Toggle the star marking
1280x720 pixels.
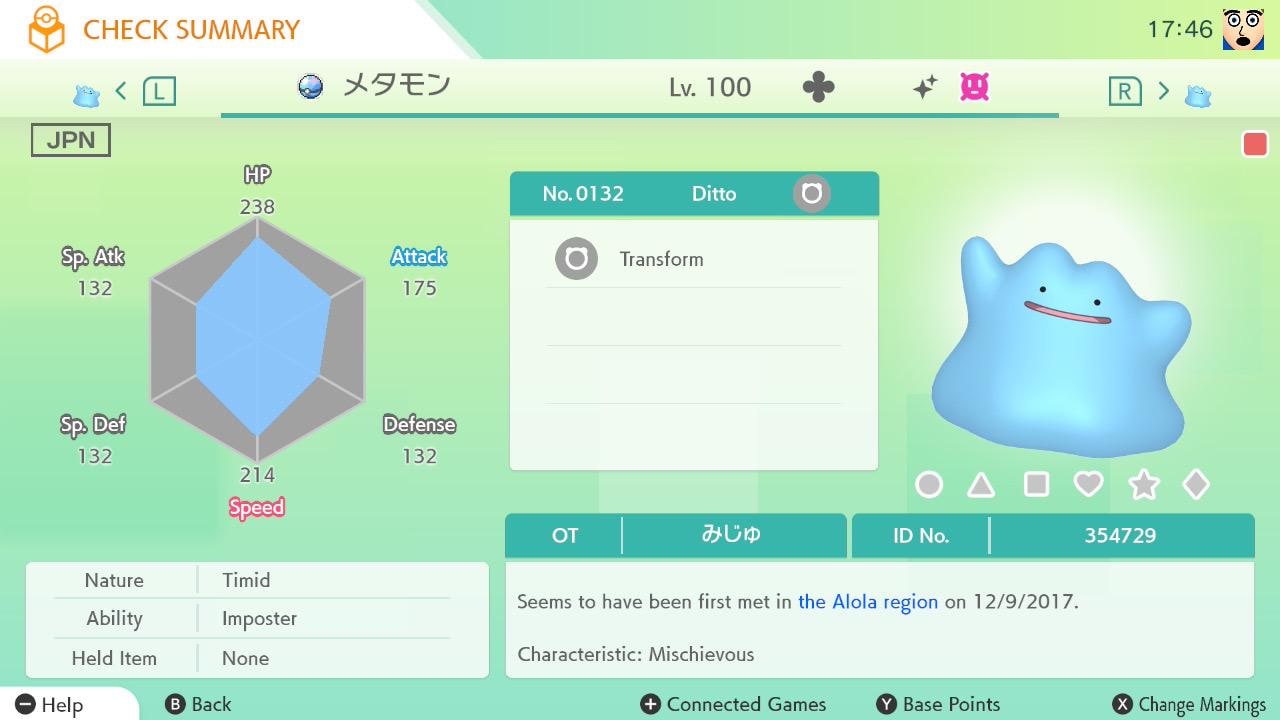pyautogui.click(x=1143, y=484)
